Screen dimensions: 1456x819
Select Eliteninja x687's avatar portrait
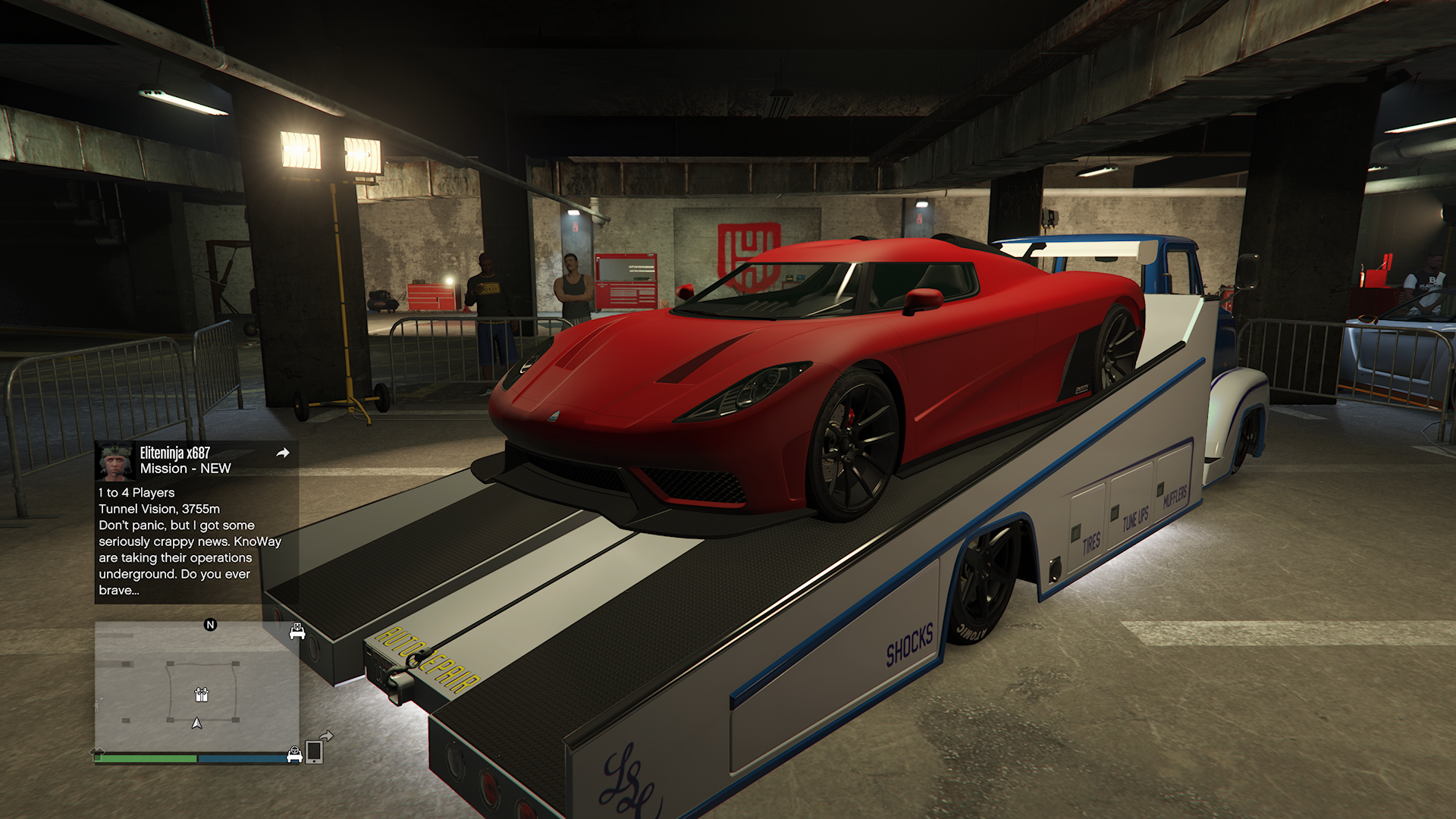point(116,460)
